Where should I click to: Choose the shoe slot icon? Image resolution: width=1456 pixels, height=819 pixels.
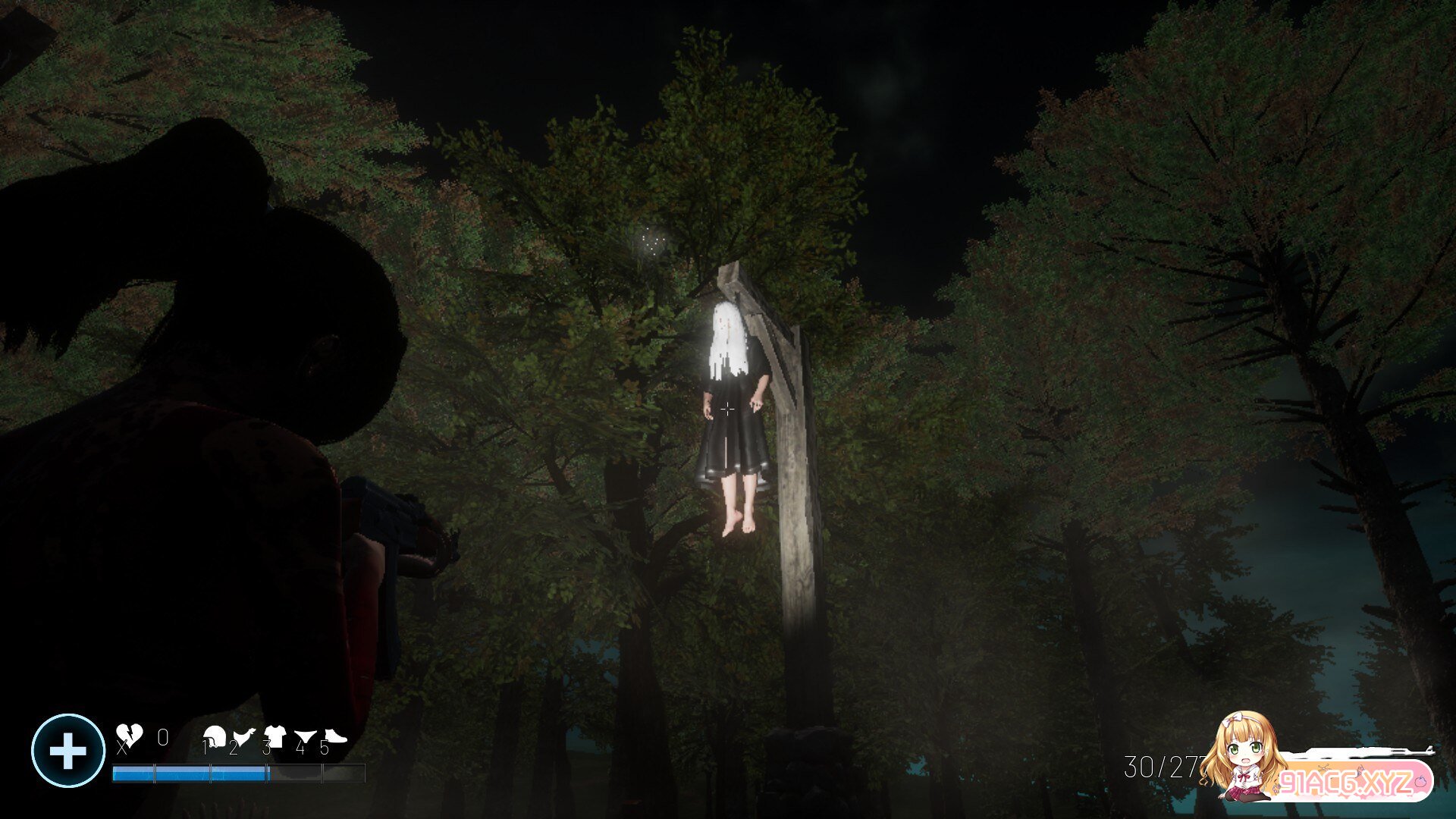tap(334, 734)
